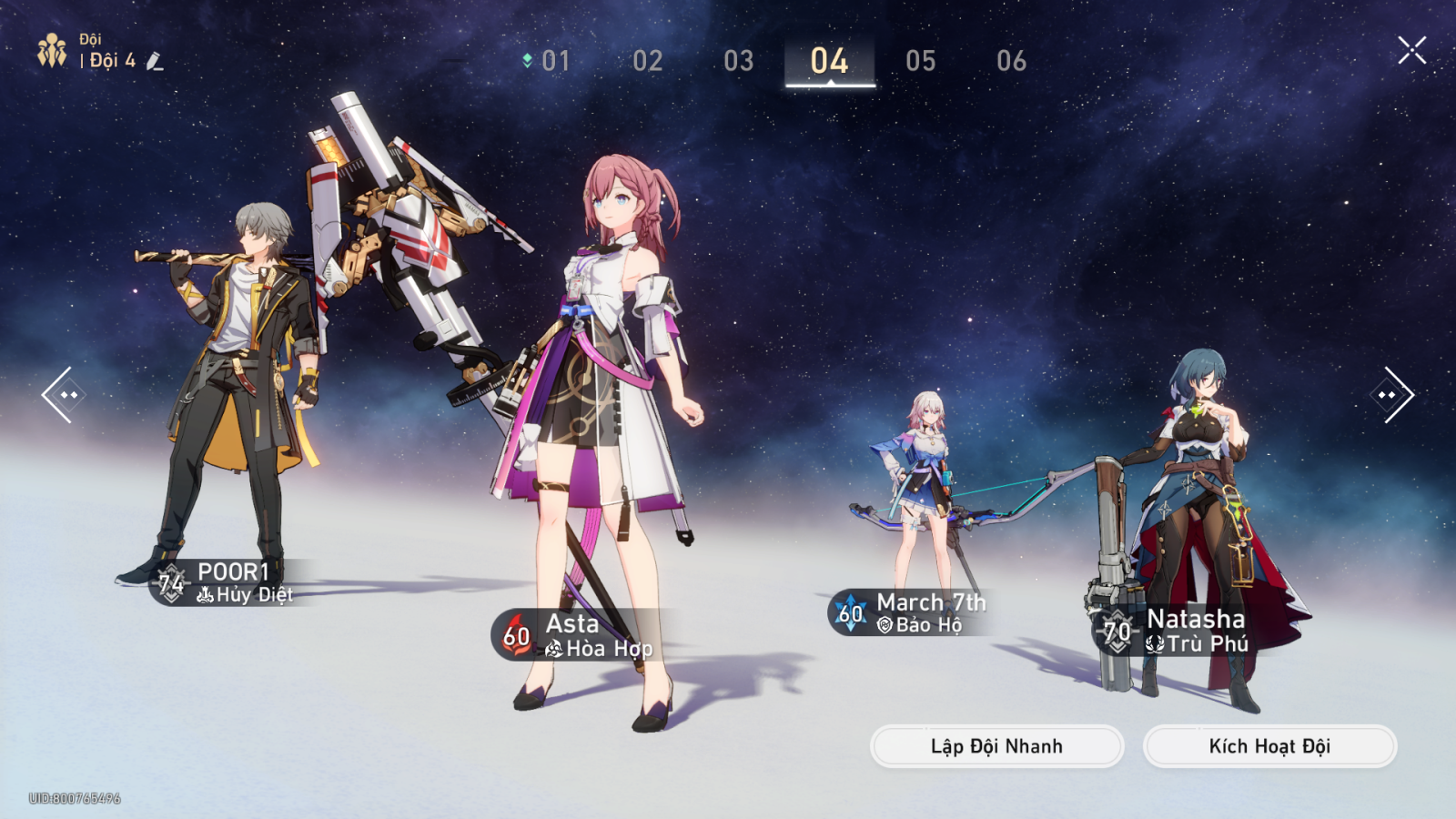Viewport: 1456px width, 819px height.
Task: Switch to team tab 06
Action: coord(1011,61)
